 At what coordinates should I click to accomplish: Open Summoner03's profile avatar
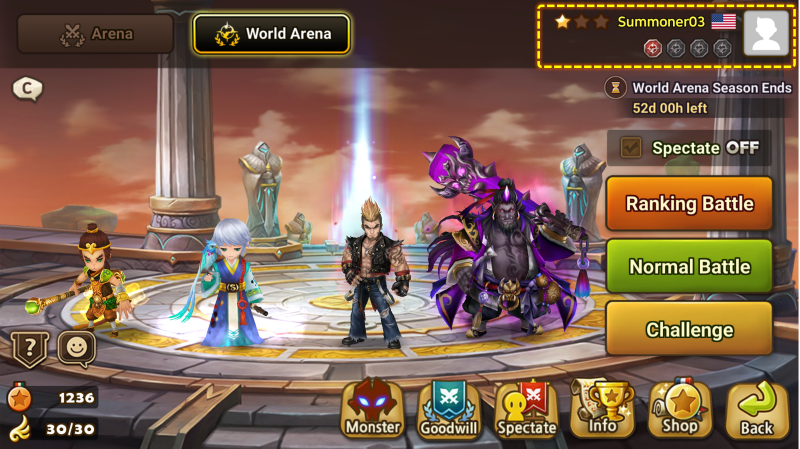pyautogui.click(x=767, y=34)
